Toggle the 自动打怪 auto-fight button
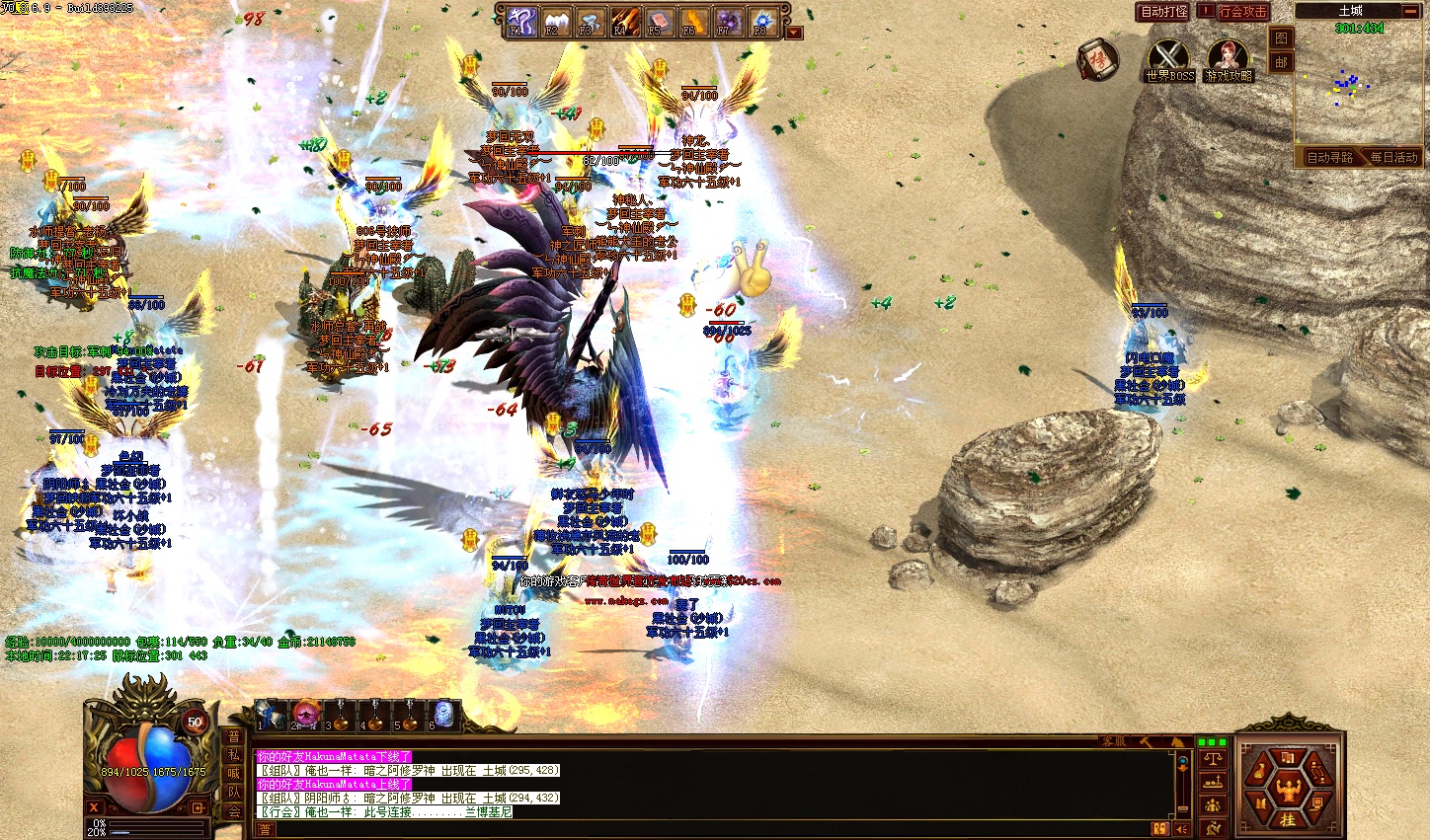1430x840 pixels. tap(1163, 12)
